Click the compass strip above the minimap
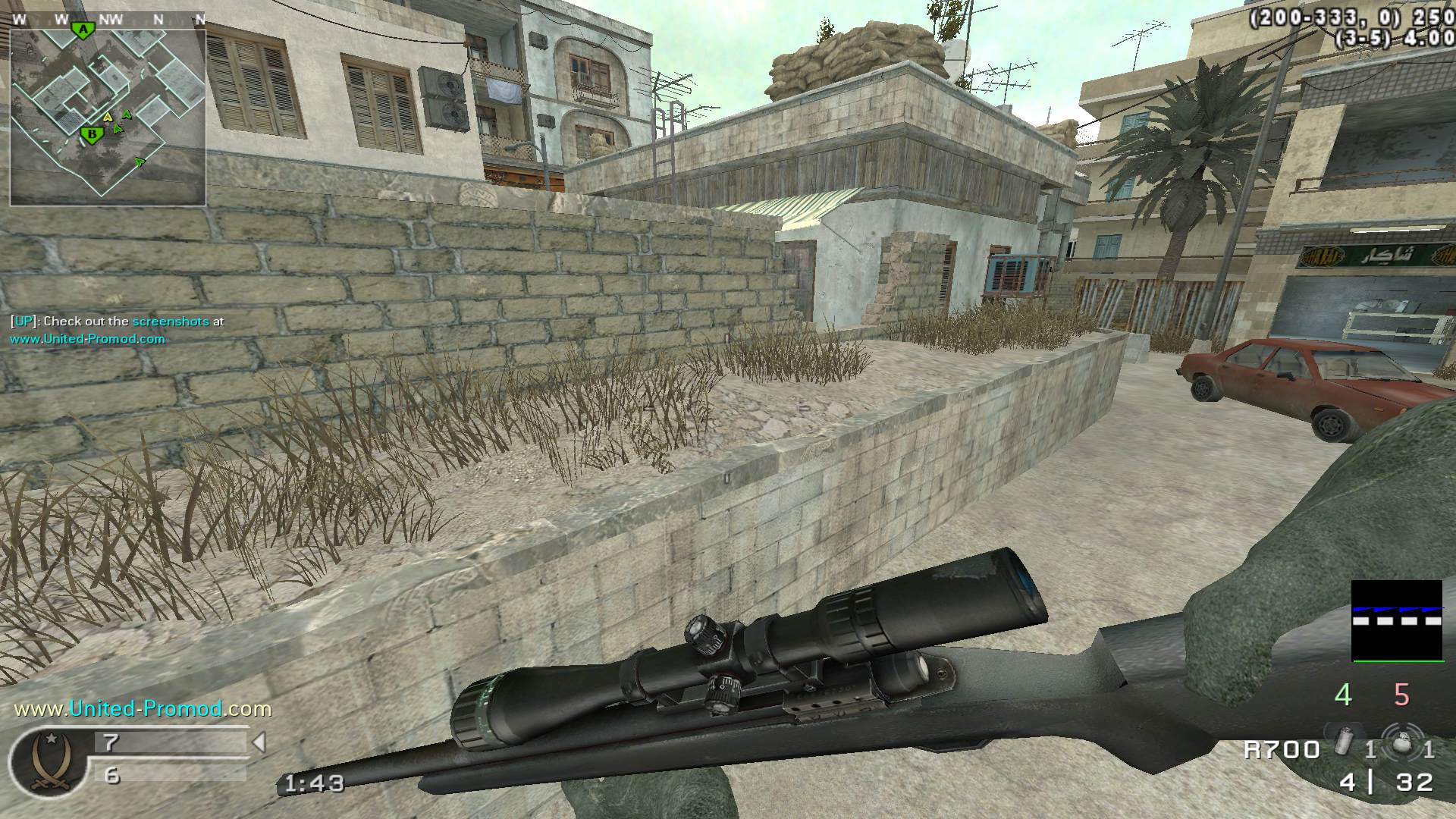Viewport: 1456px width, 819px height. tap(108, 20)
